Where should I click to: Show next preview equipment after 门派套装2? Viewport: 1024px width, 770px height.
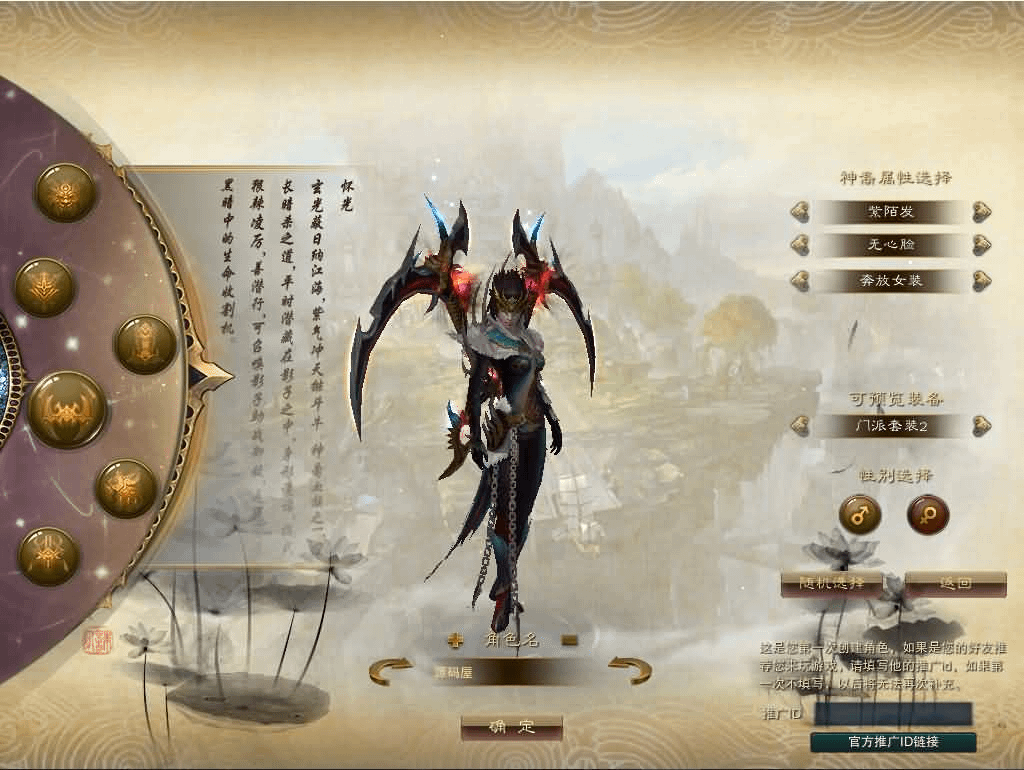coord(981,426)
